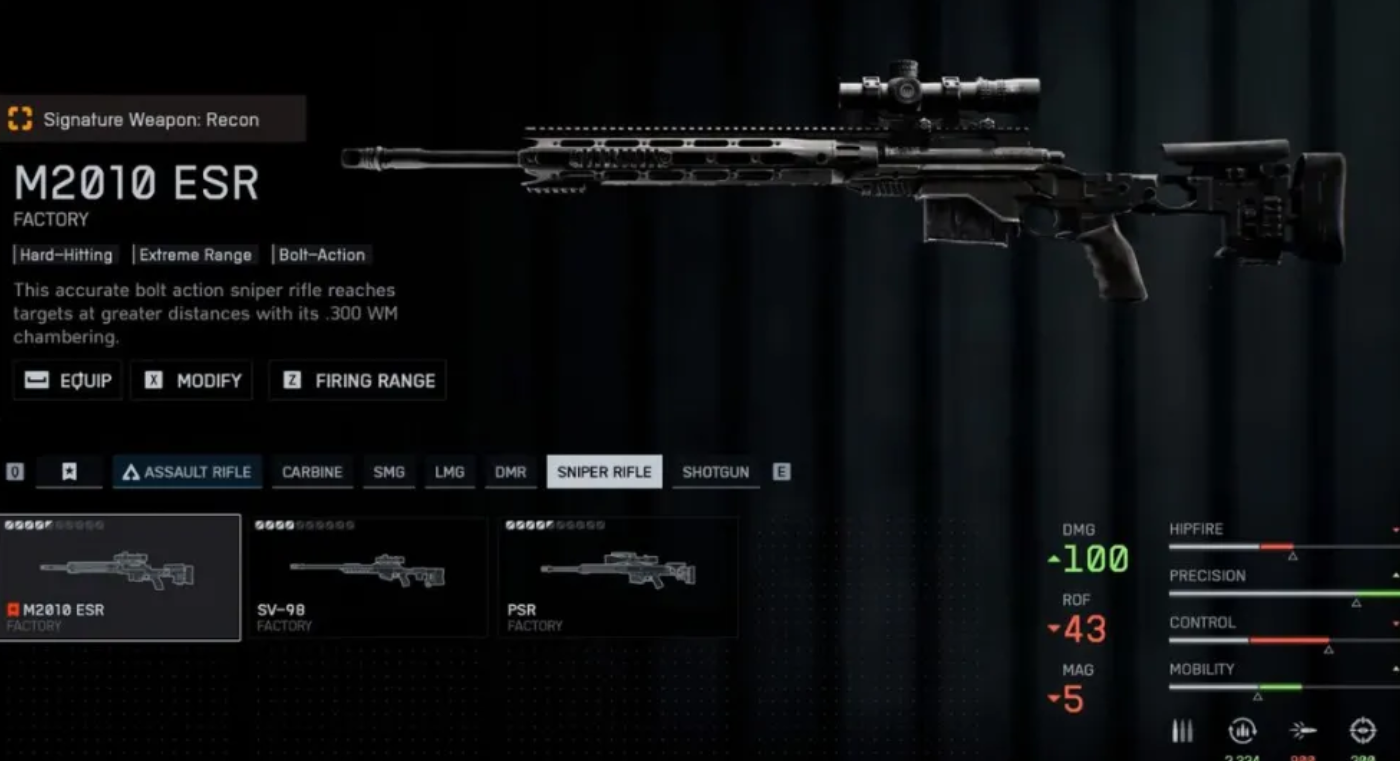This screenshot has height=761, width=1400.
Task: Click the E key icon after Shotgun filter
Action: [x=783, y=471]
